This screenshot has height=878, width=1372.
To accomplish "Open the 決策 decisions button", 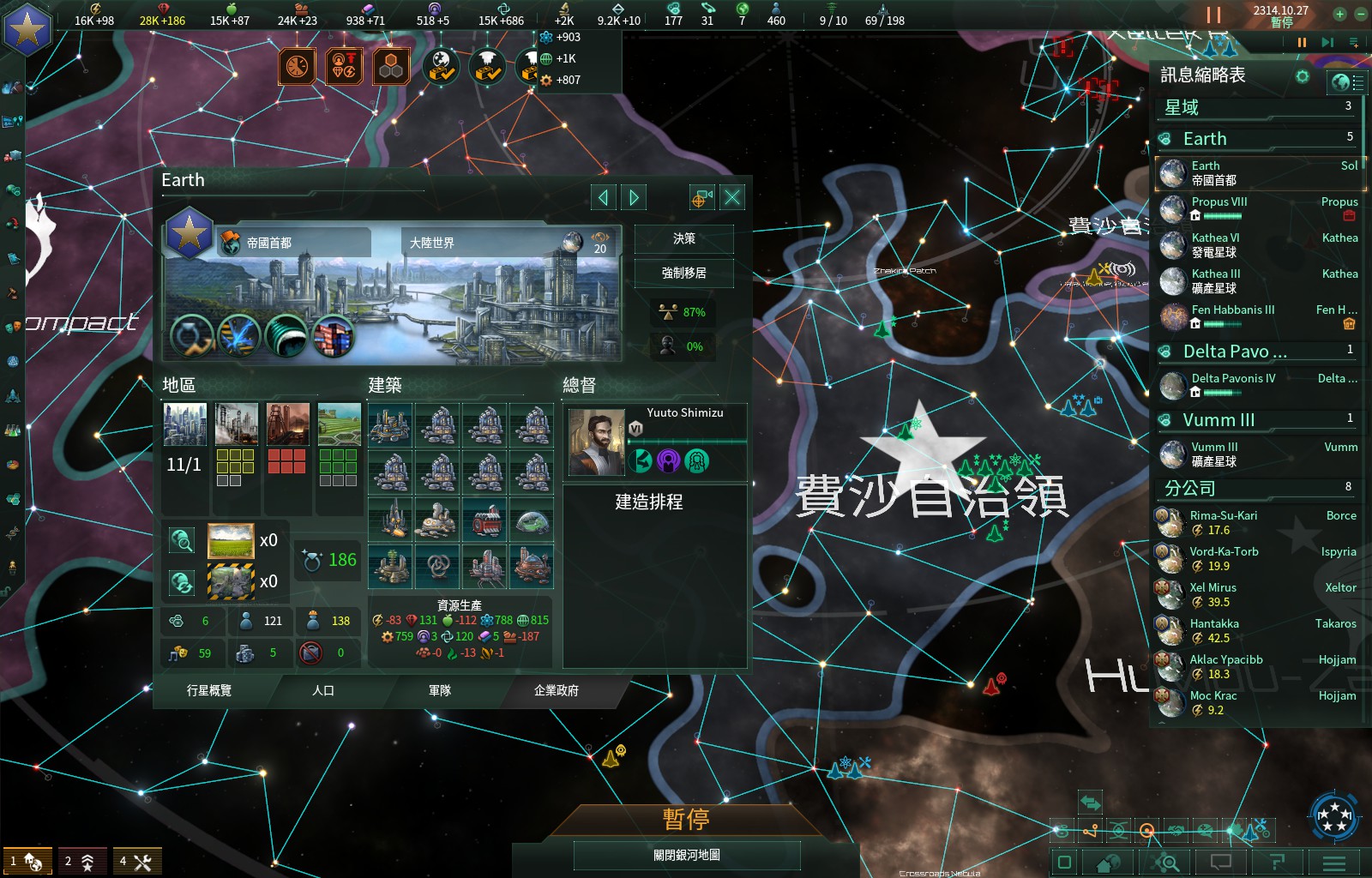I will 683,239.
